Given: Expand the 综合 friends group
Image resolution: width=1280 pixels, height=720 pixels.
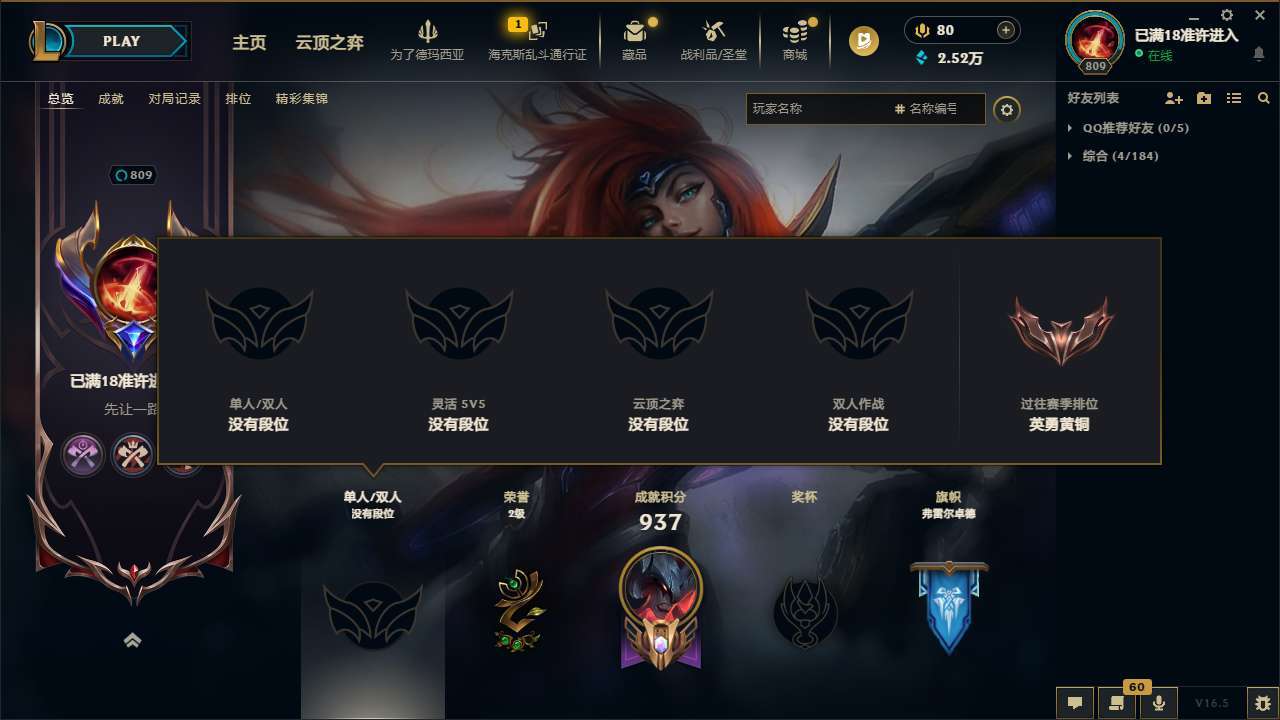Looking at the screenshot, I should point(1069,156).
